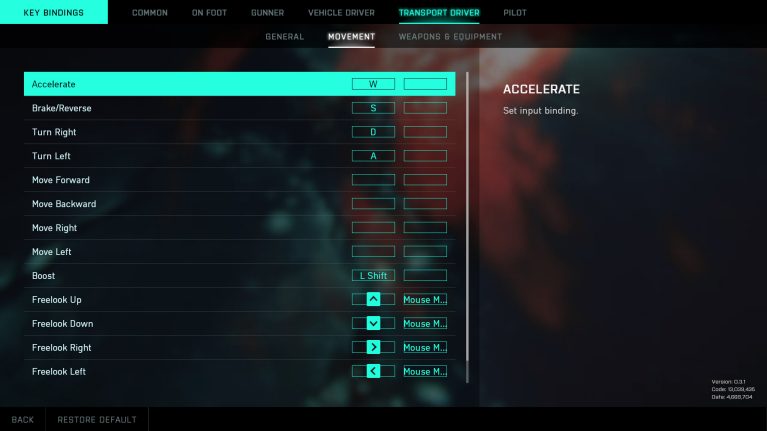Screen dimensions: 767x431
Task: Change the Freelook Down mouse binding
Action: click(425, 324)
